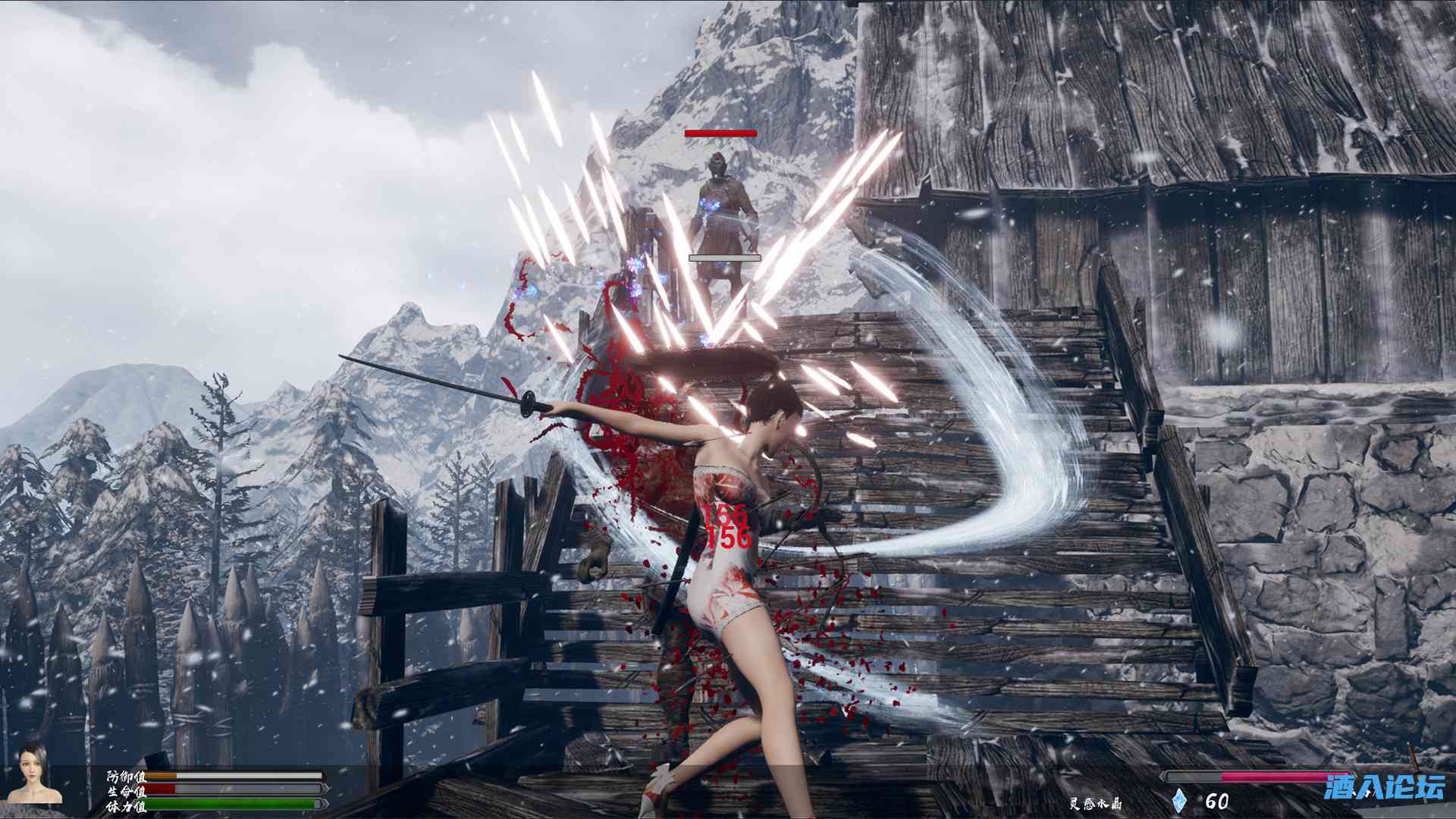
Task: Click the enemy's gray stamina gauge
Action: (x=724, y=258)
